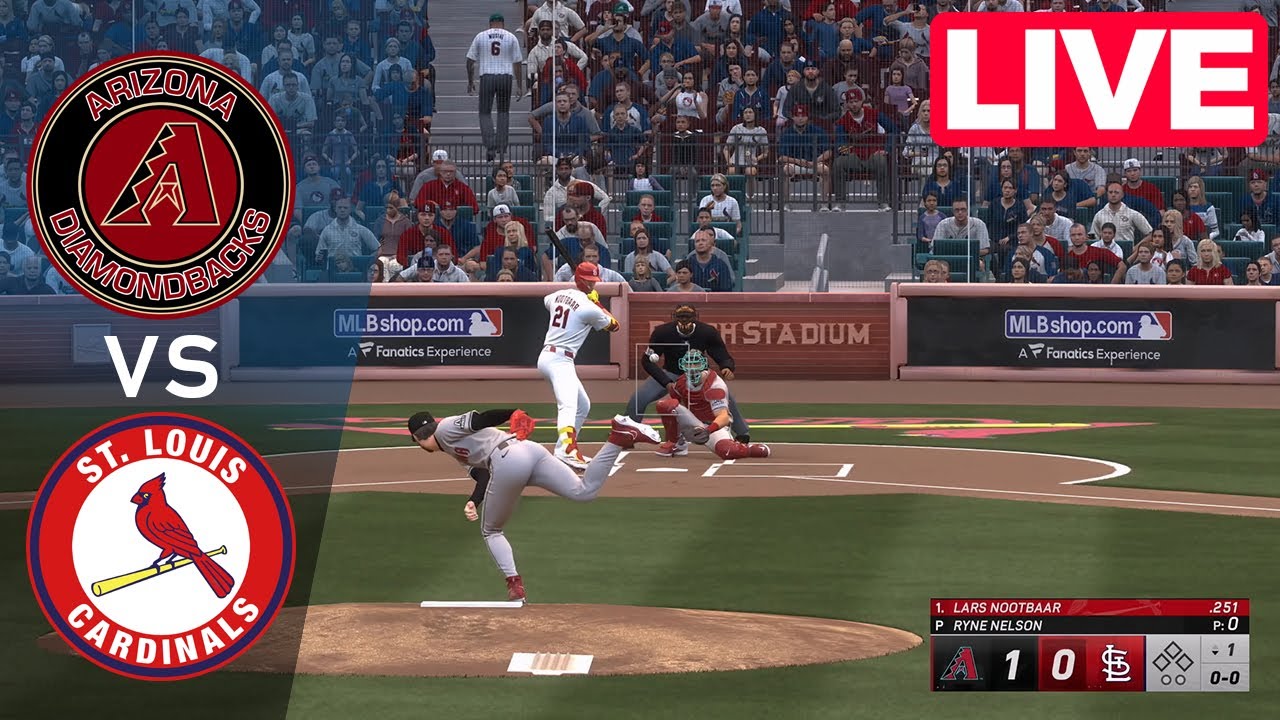Click the Diamondbacks 'A' logo on the scoreboard
The height and width of the screenshot is (720, 1280).
click(962, 662)
